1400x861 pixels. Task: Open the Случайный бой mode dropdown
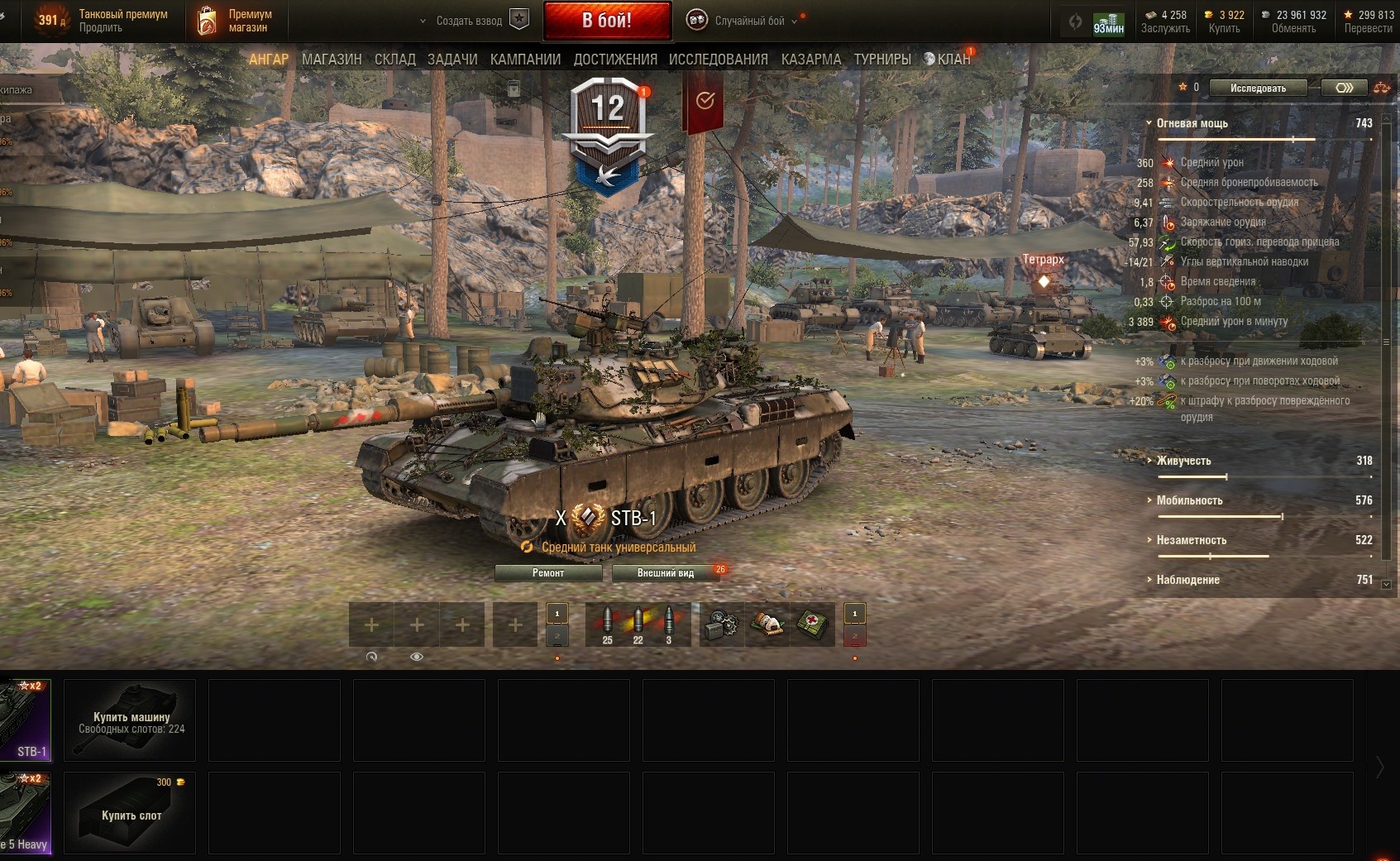[748, 21]
